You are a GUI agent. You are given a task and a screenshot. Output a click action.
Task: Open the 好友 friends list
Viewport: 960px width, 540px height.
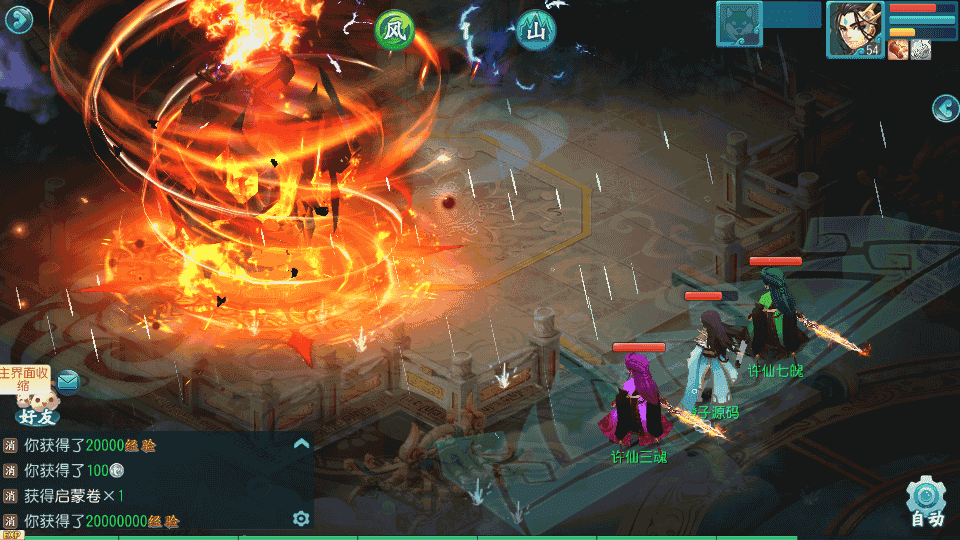[x=38, y=410]
